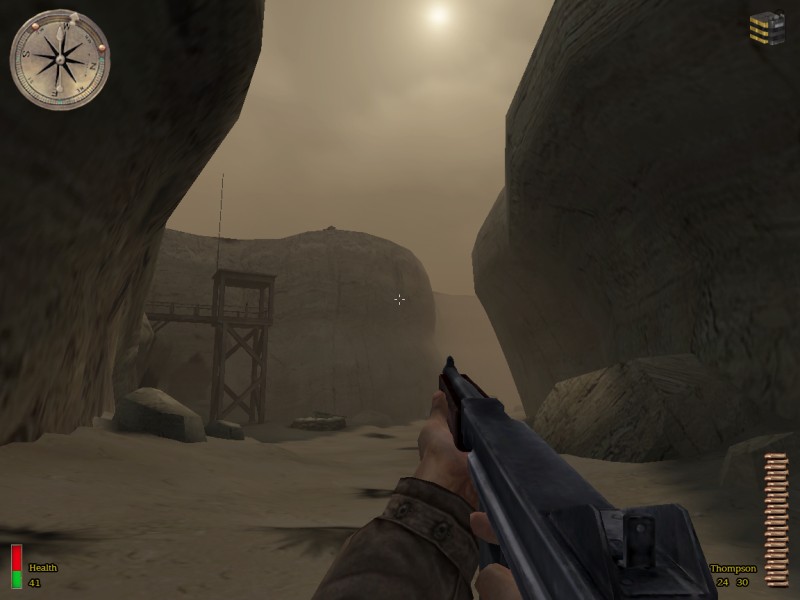Click the compass in the corner
The height and width of the screenshot is (600, 800).
click(59, 59)
